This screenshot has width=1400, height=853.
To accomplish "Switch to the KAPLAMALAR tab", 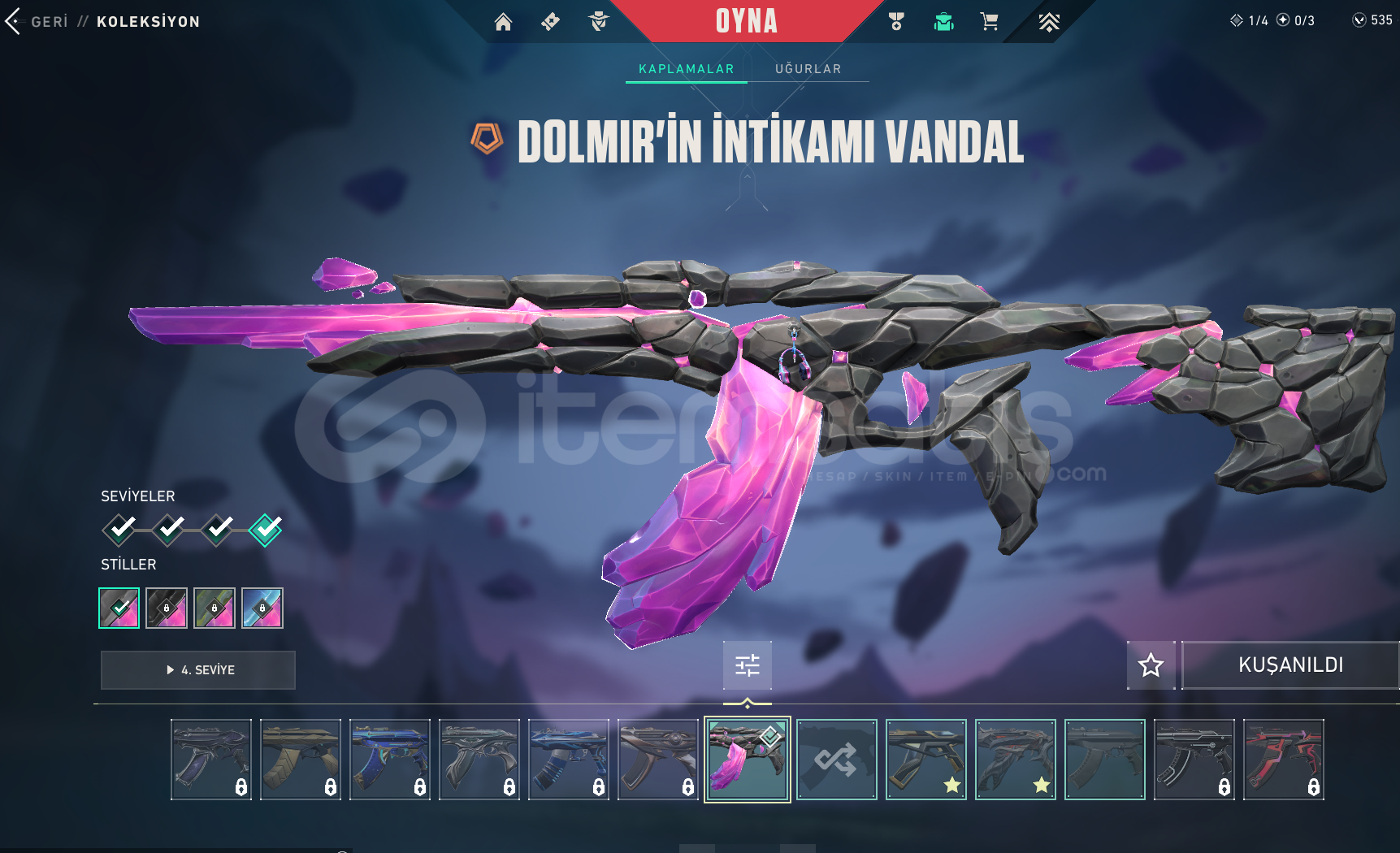I will coord(686,69).
